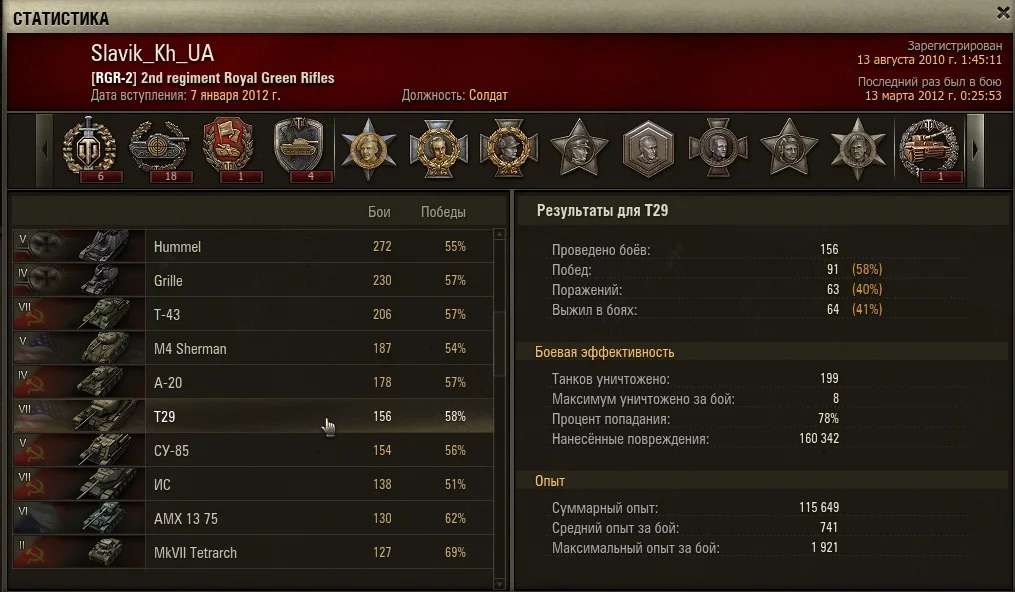Click the right arrow of the medal carousel
This screenshot has height=592, width=1015.
point(976,149)
